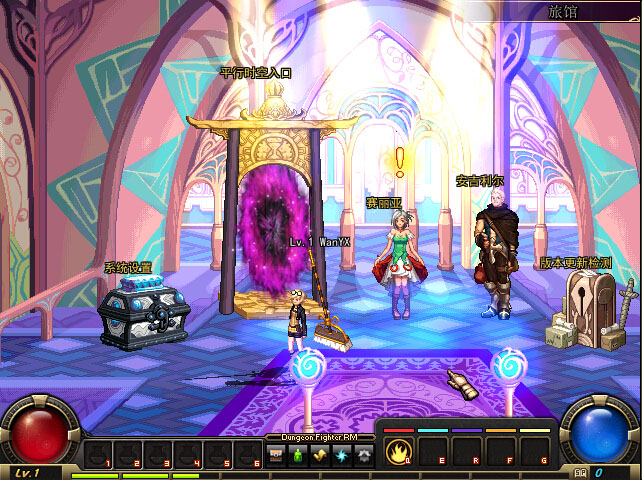This screenshot has width=642, height=480.
Task: Open the green character figure menu icon
Action: [297, 455]
